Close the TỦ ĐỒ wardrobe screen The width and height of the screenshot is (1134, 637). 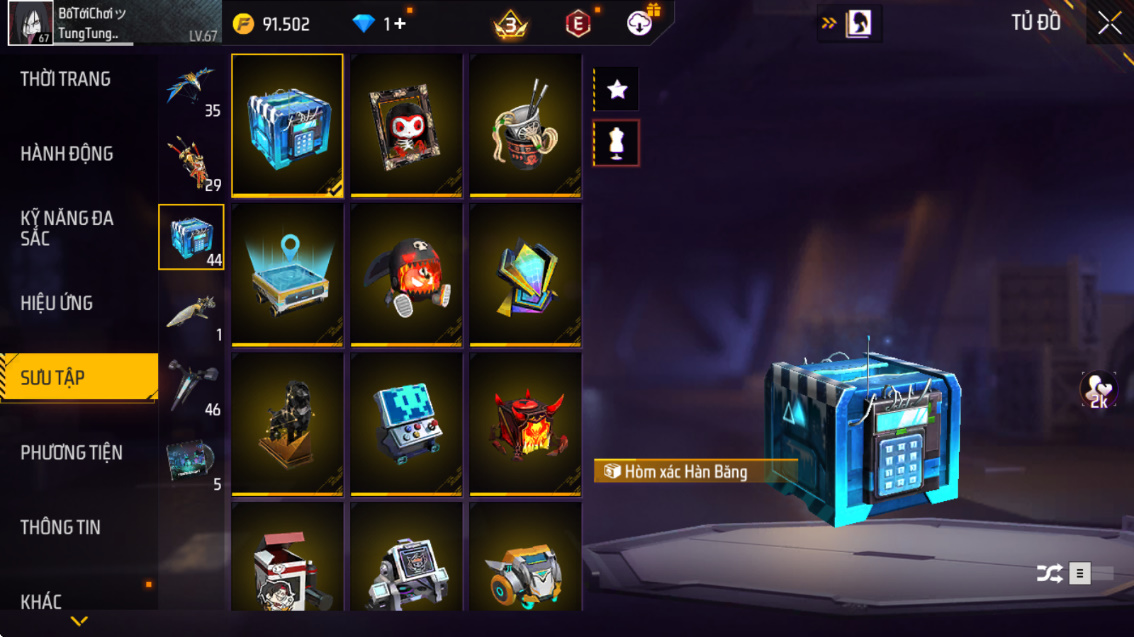[1109, 24]
